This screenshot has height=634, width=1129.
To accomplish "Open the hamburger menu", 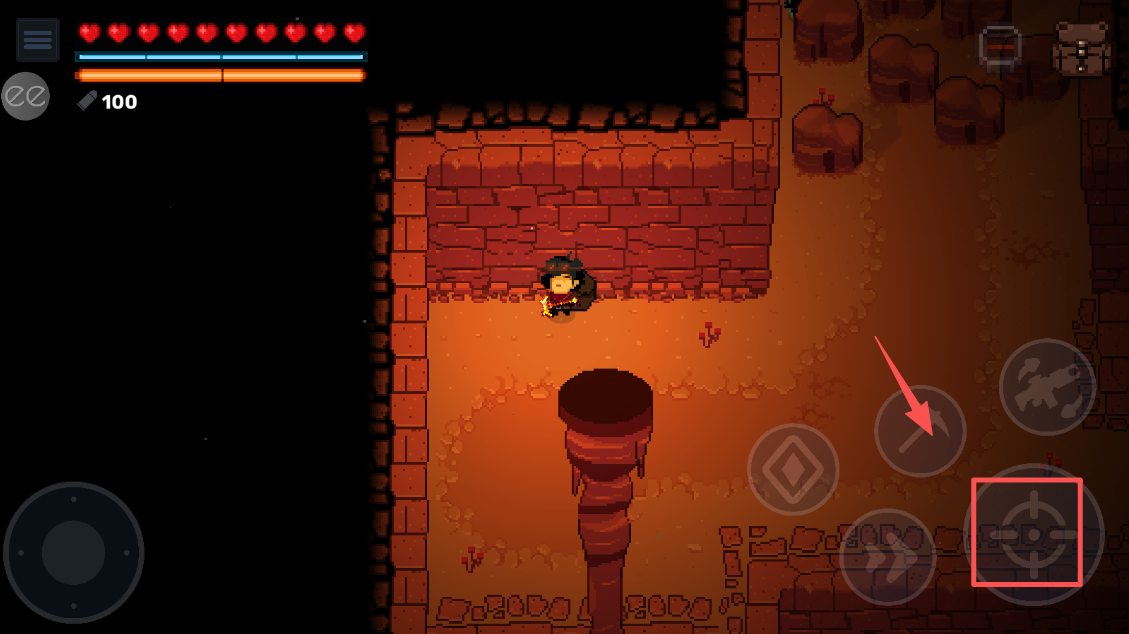I will point(37,40).
